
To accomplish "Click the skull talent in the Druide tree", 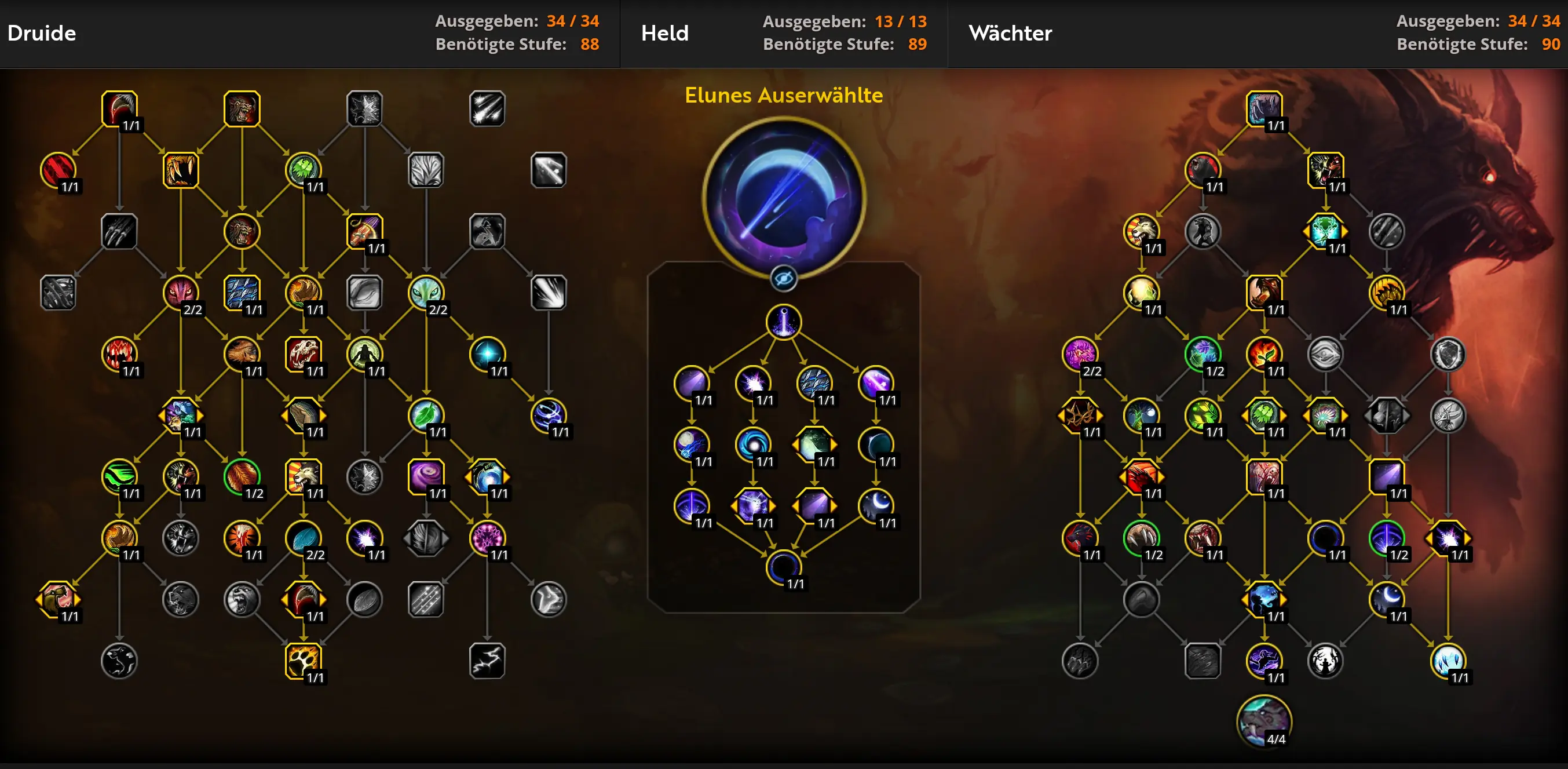I will tap(302, 353).
